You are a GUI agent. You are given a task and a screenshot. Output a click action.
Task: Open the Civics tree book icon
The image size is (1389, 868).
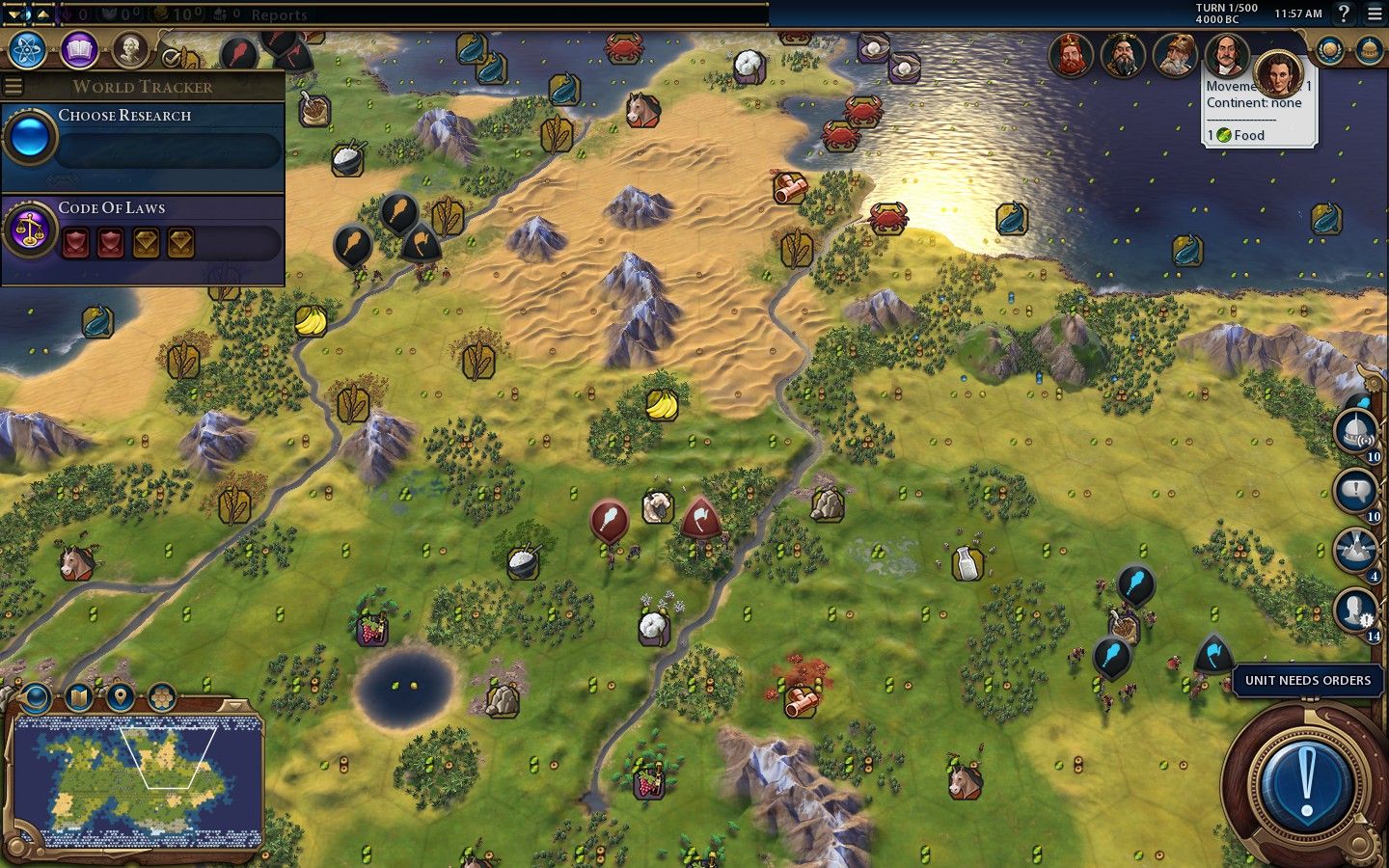tap(79, 50)
